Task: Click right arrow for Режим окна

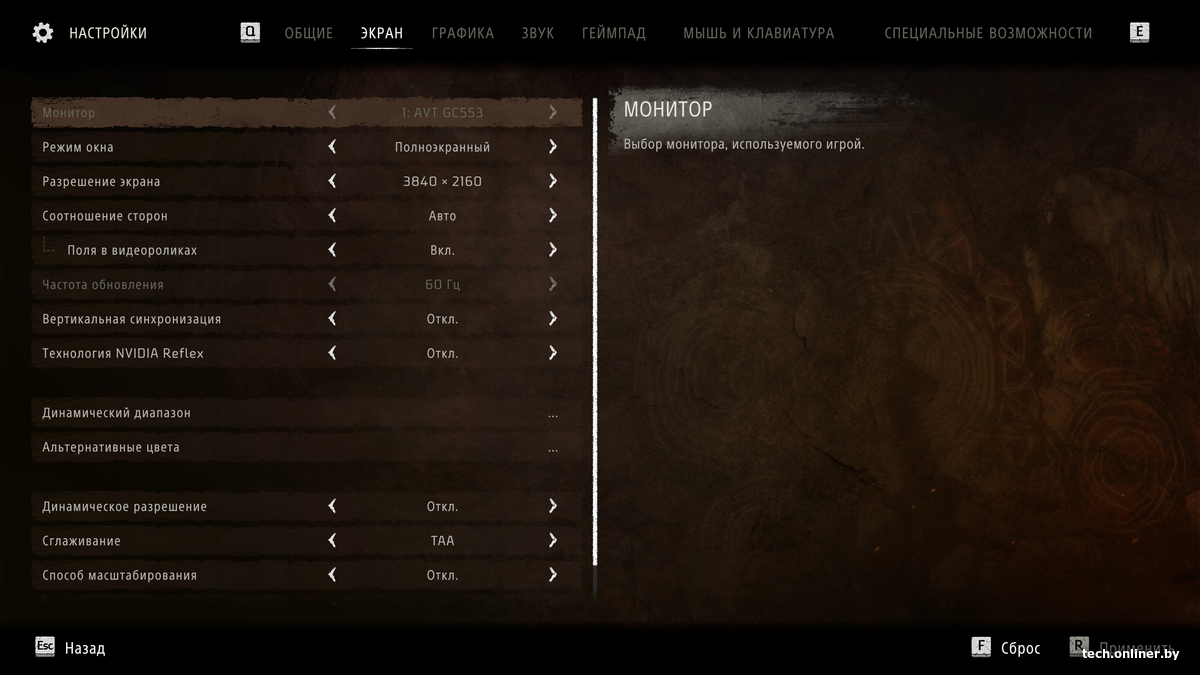Action: pos(553,147)
